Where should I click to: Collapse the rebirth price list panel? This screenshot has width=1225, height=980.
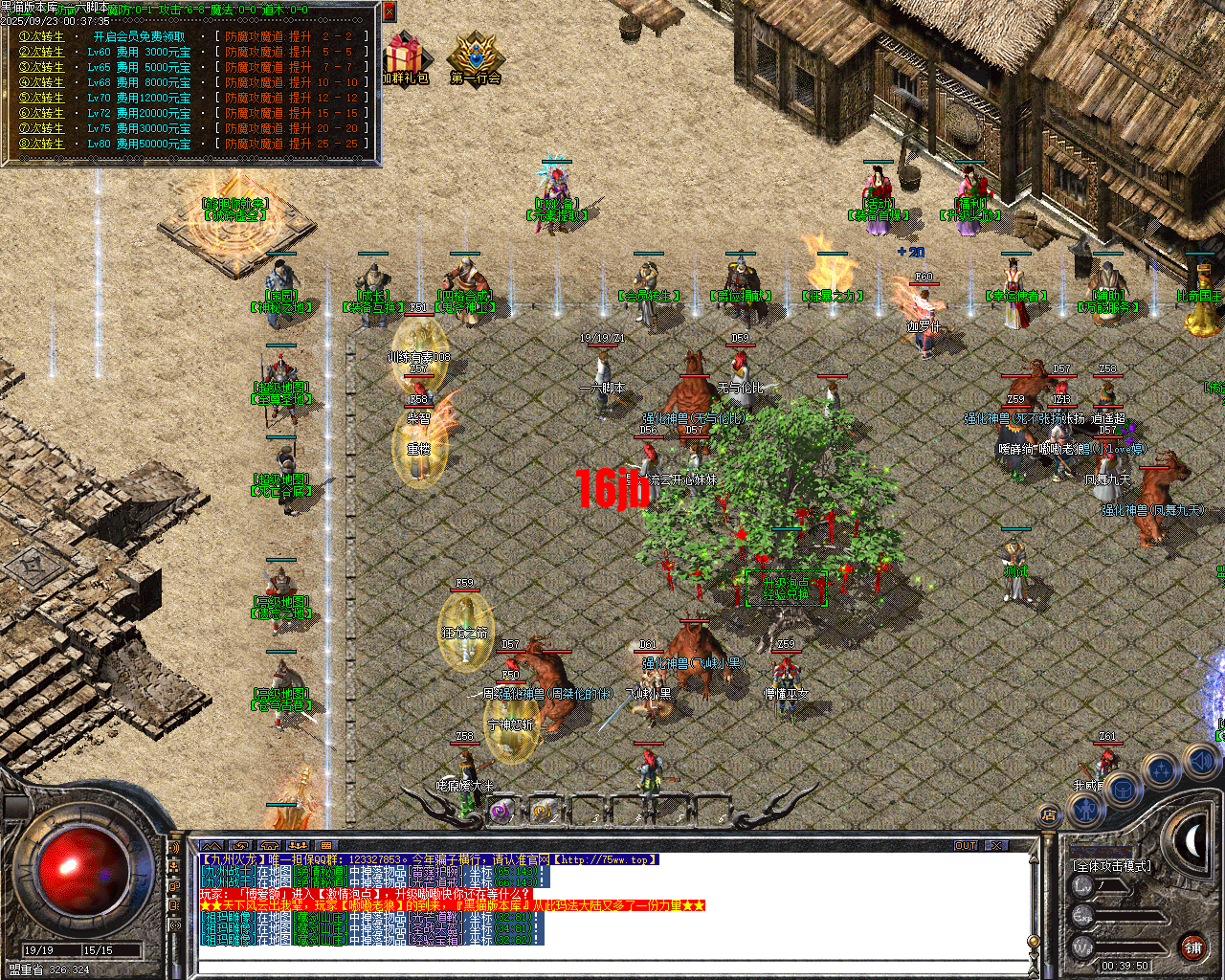388,12
